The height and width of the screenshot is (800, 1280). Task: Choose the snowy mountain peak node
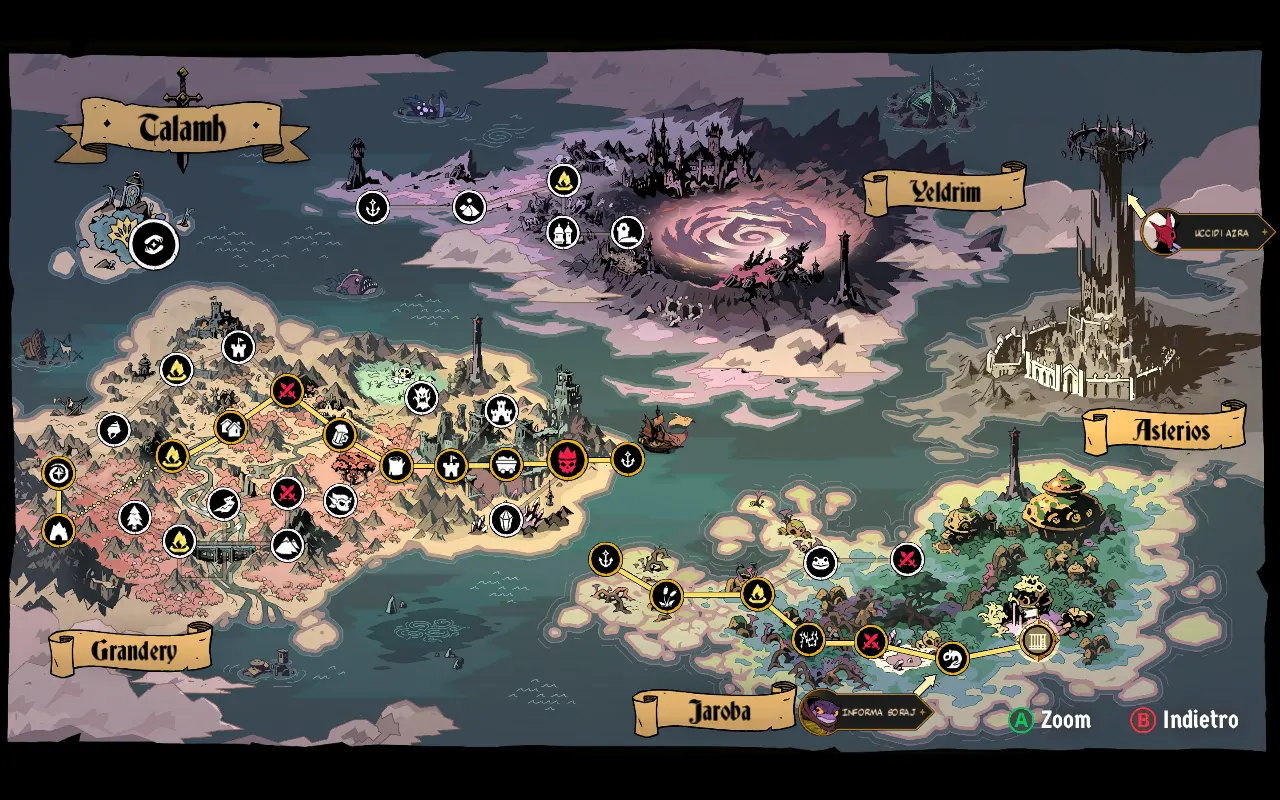pyautogui.click(x=288, y=545)
